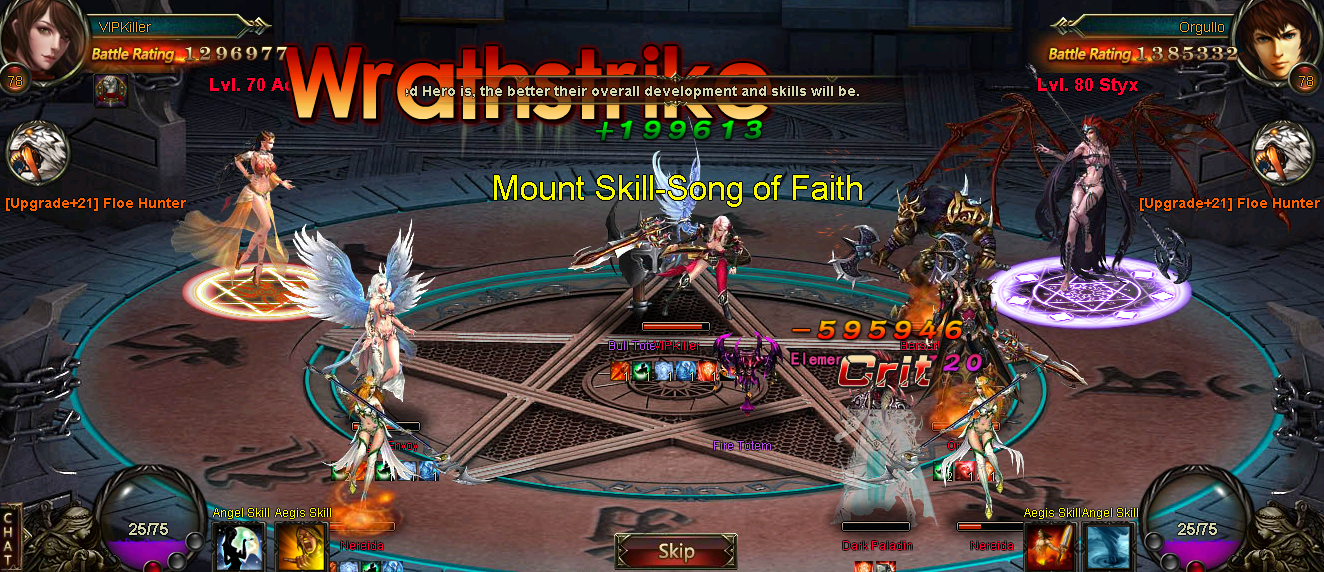Click VIPKiller's Floe Hunter mount icon
Image resolution: width=1324 pixels, height=572 pixels.
[x=38, y=154]
